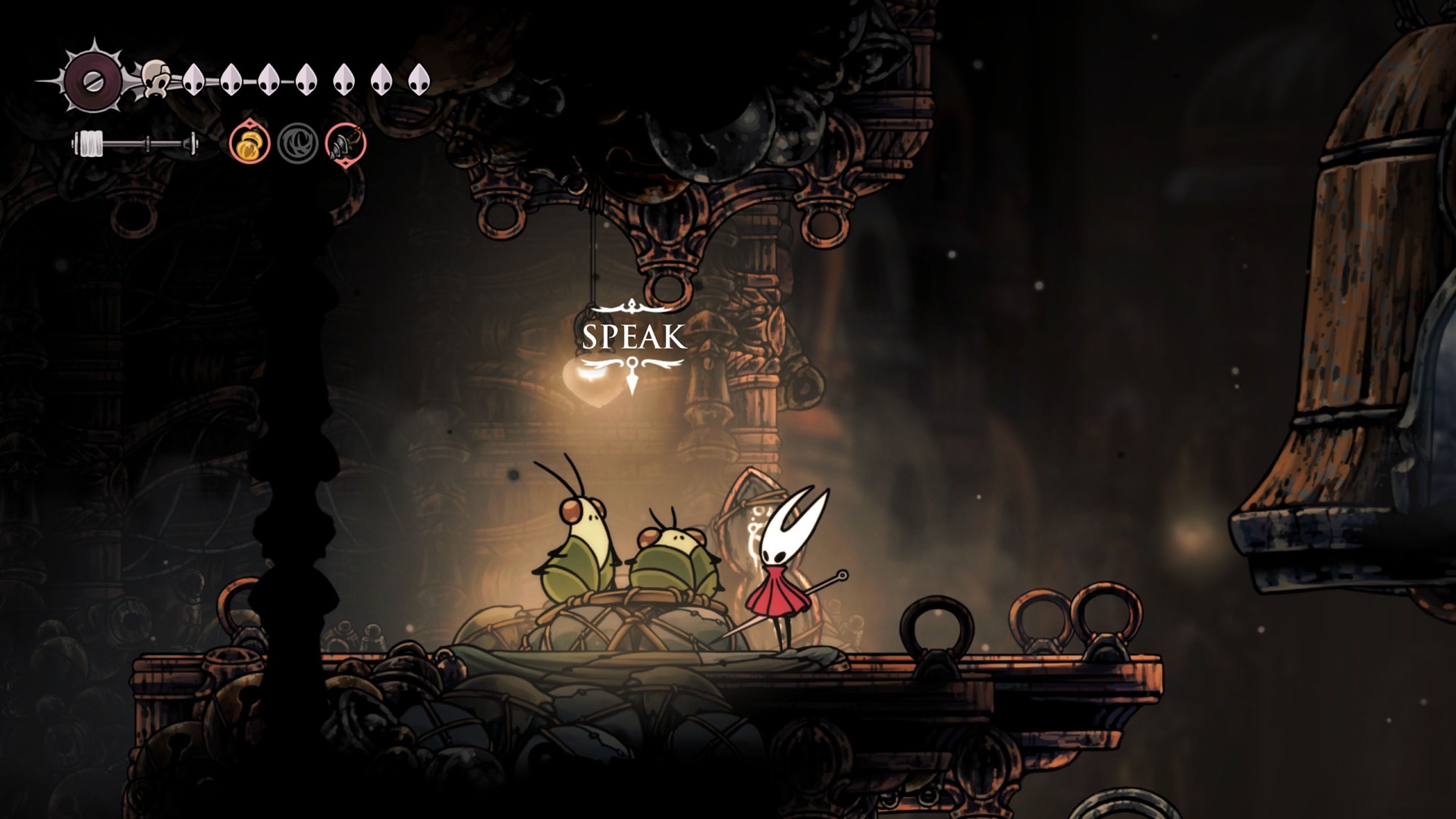Use the drill tool icon
This screenshot has height=819, width=1456.
tap(346, 143)
